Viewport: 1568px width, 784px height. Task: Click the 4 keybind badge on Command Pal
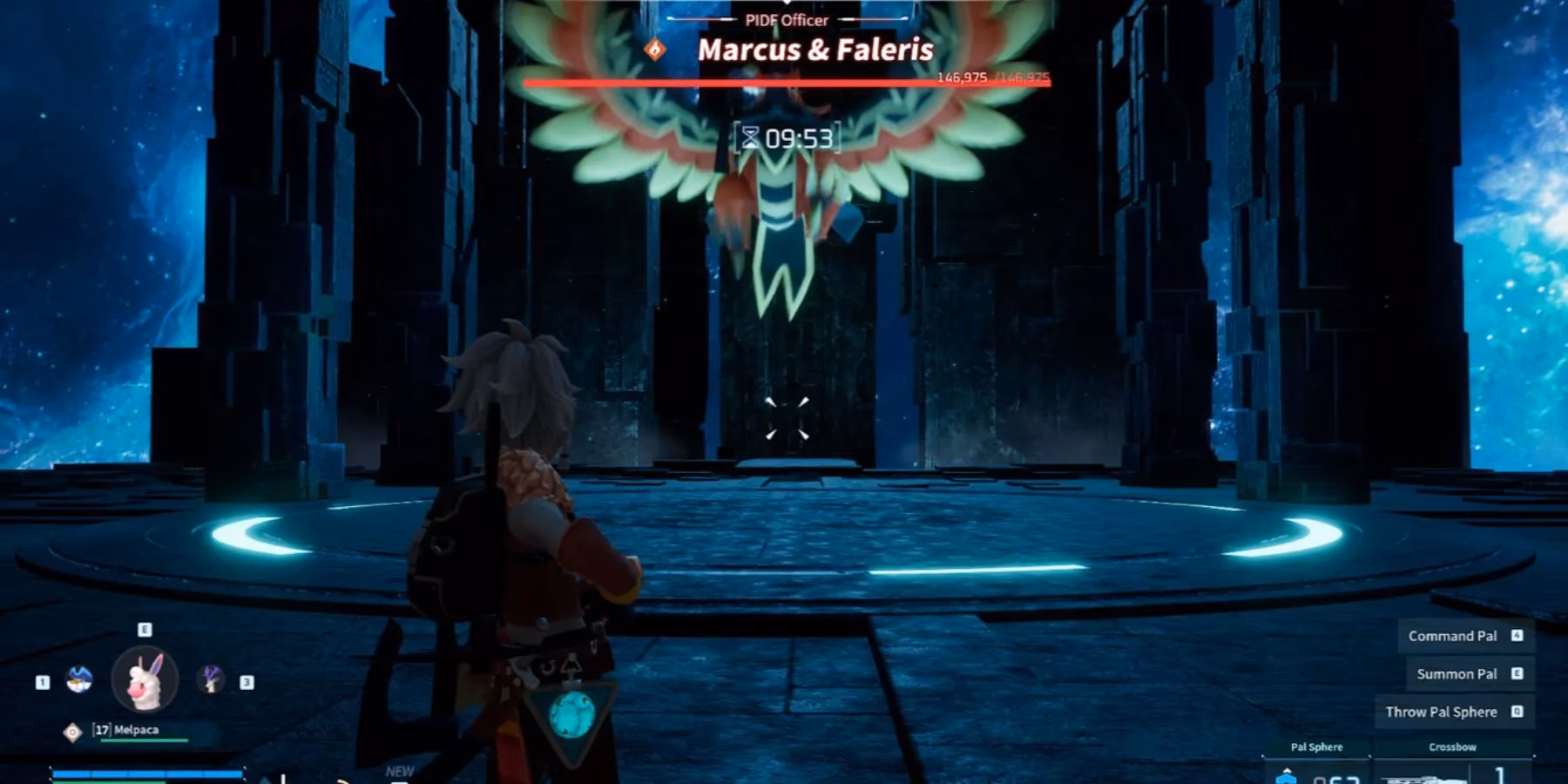click(1517, 636)
